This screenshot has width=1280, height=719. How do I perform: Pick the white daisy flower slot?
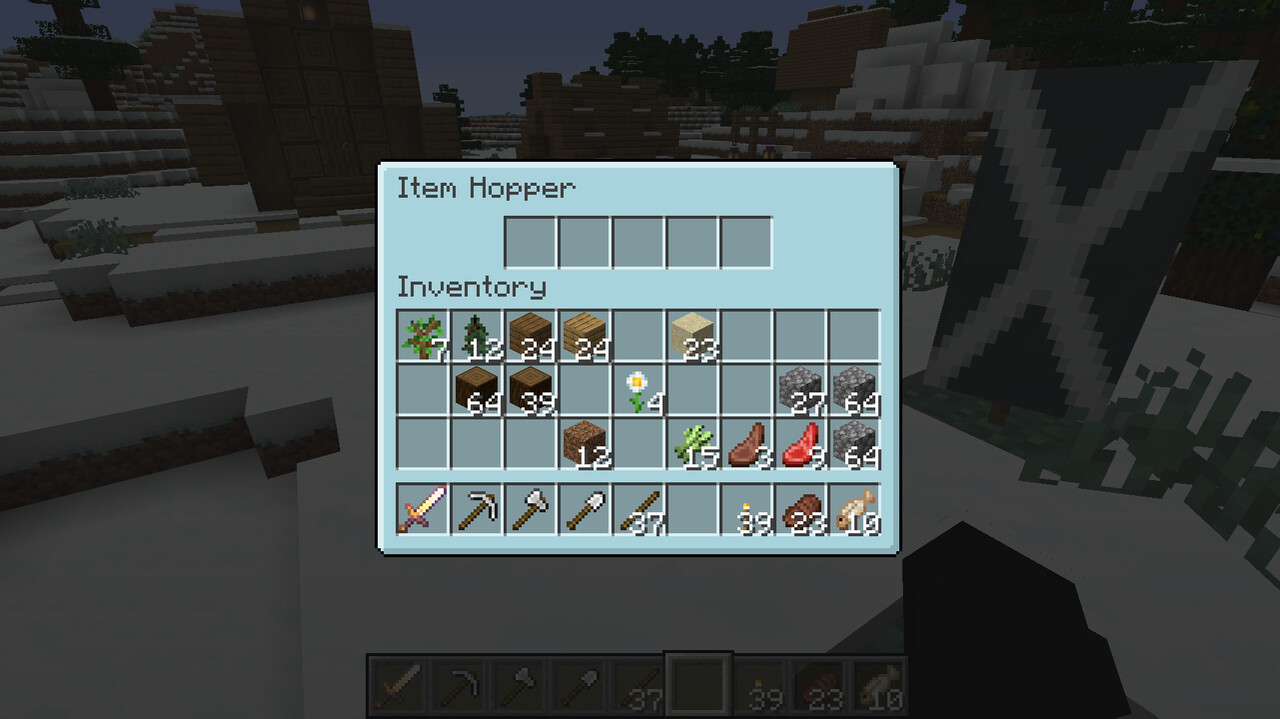pyautogui.click(x=638, y=390)
